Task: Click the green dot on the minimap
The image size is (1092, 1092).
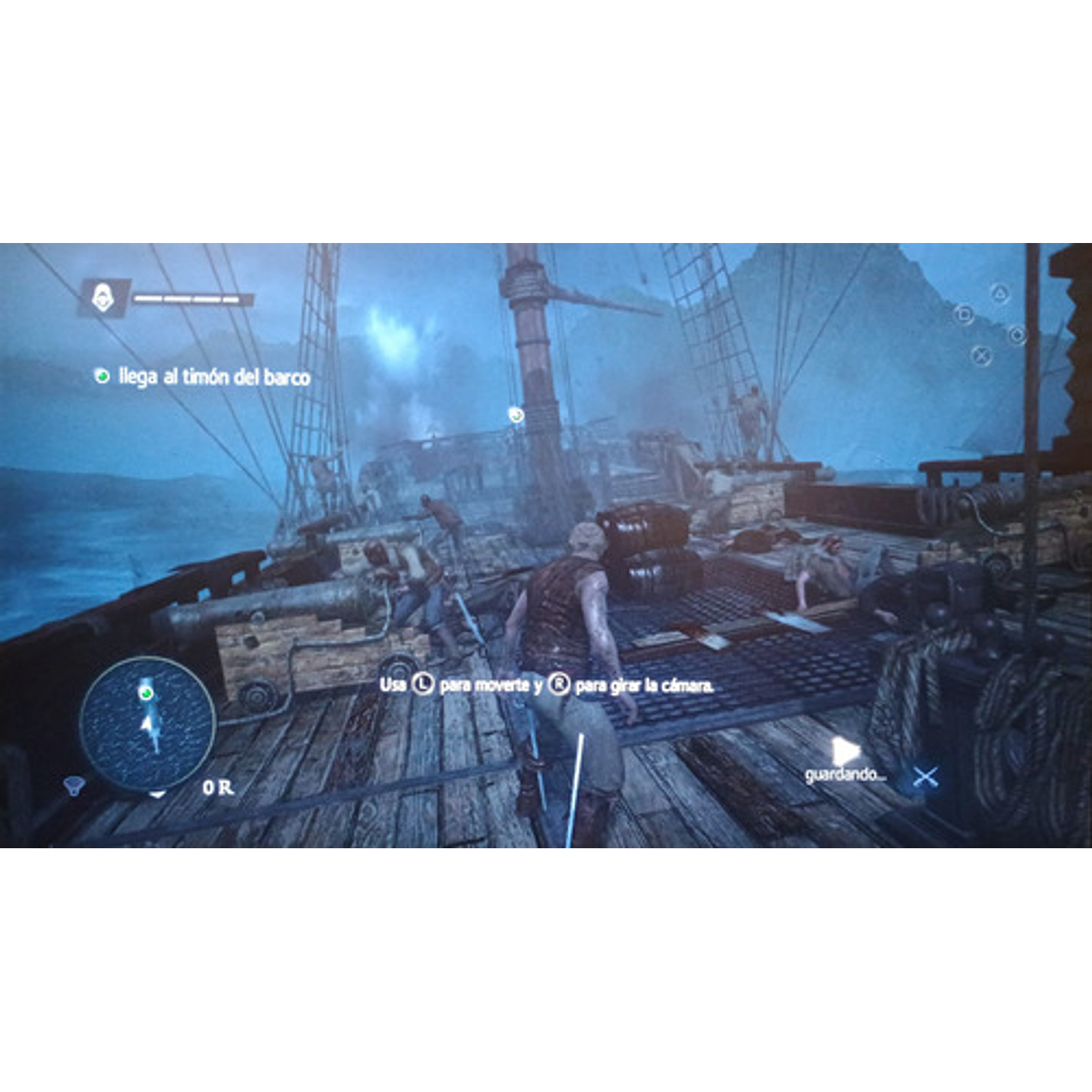Action: tap(147, 693)
